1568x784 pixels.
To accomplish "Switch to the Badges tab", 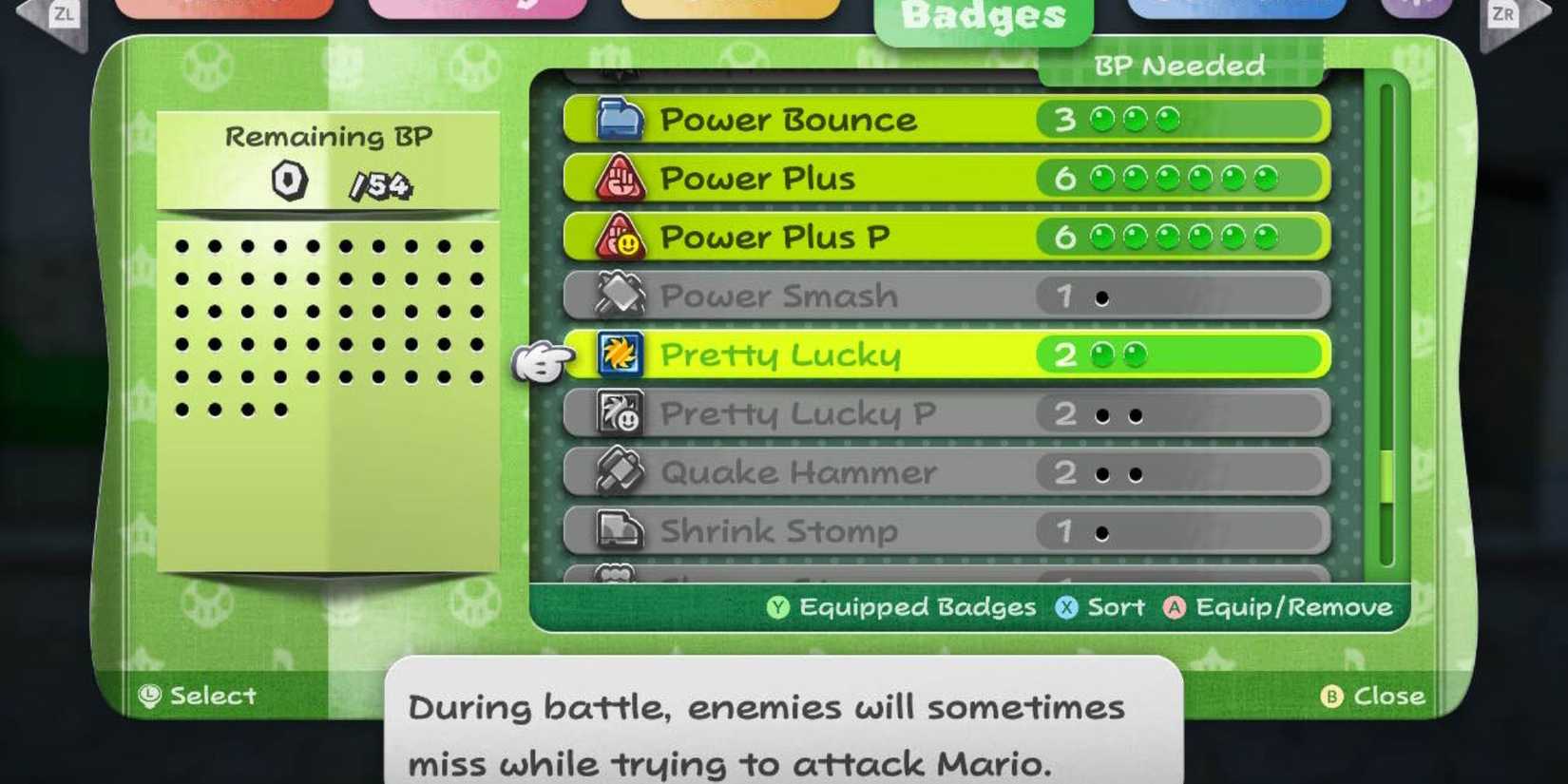I will point(984,14).
